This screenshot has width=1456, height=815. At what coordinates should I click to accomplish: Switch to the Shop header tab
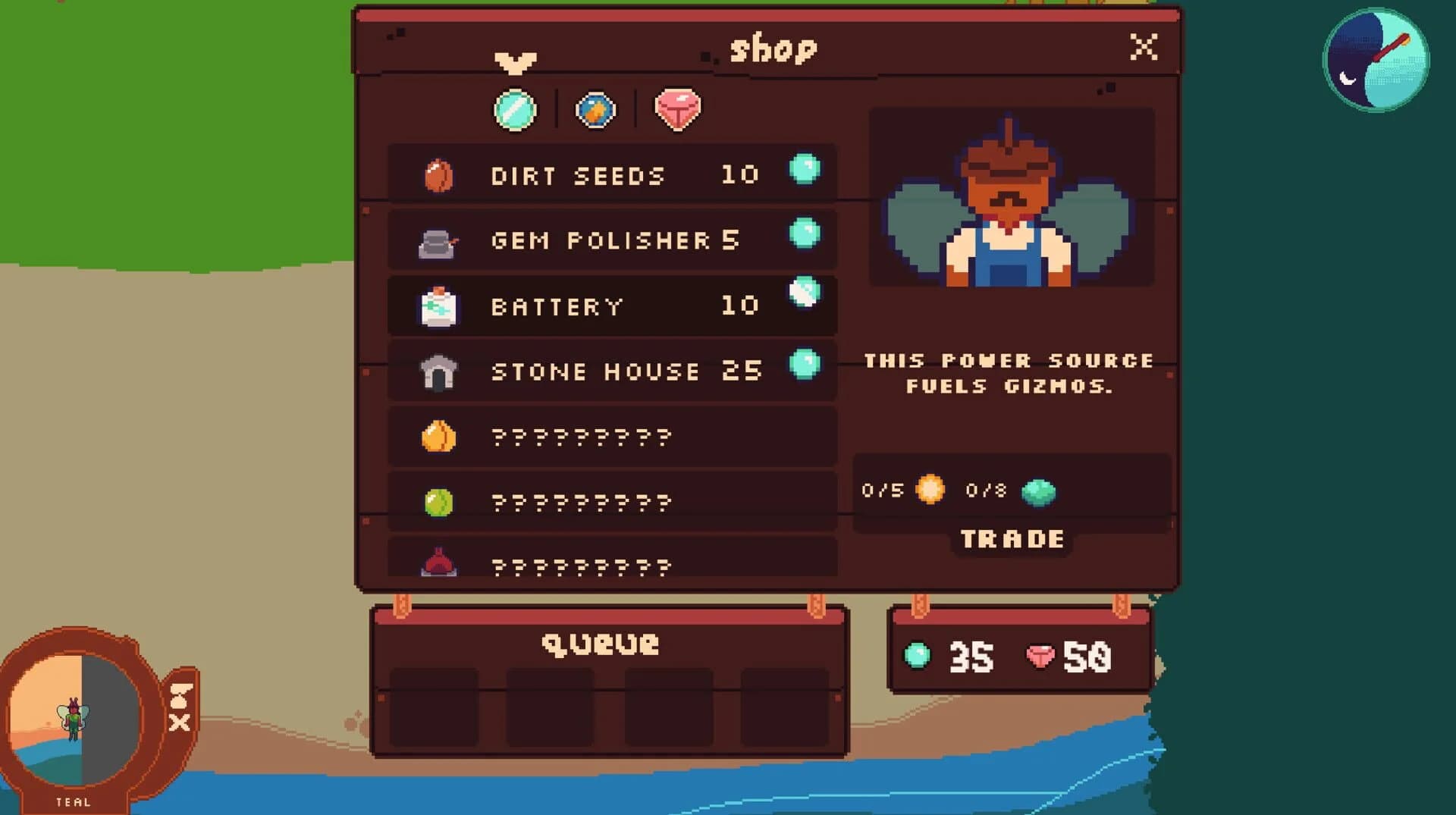point(773,48)
